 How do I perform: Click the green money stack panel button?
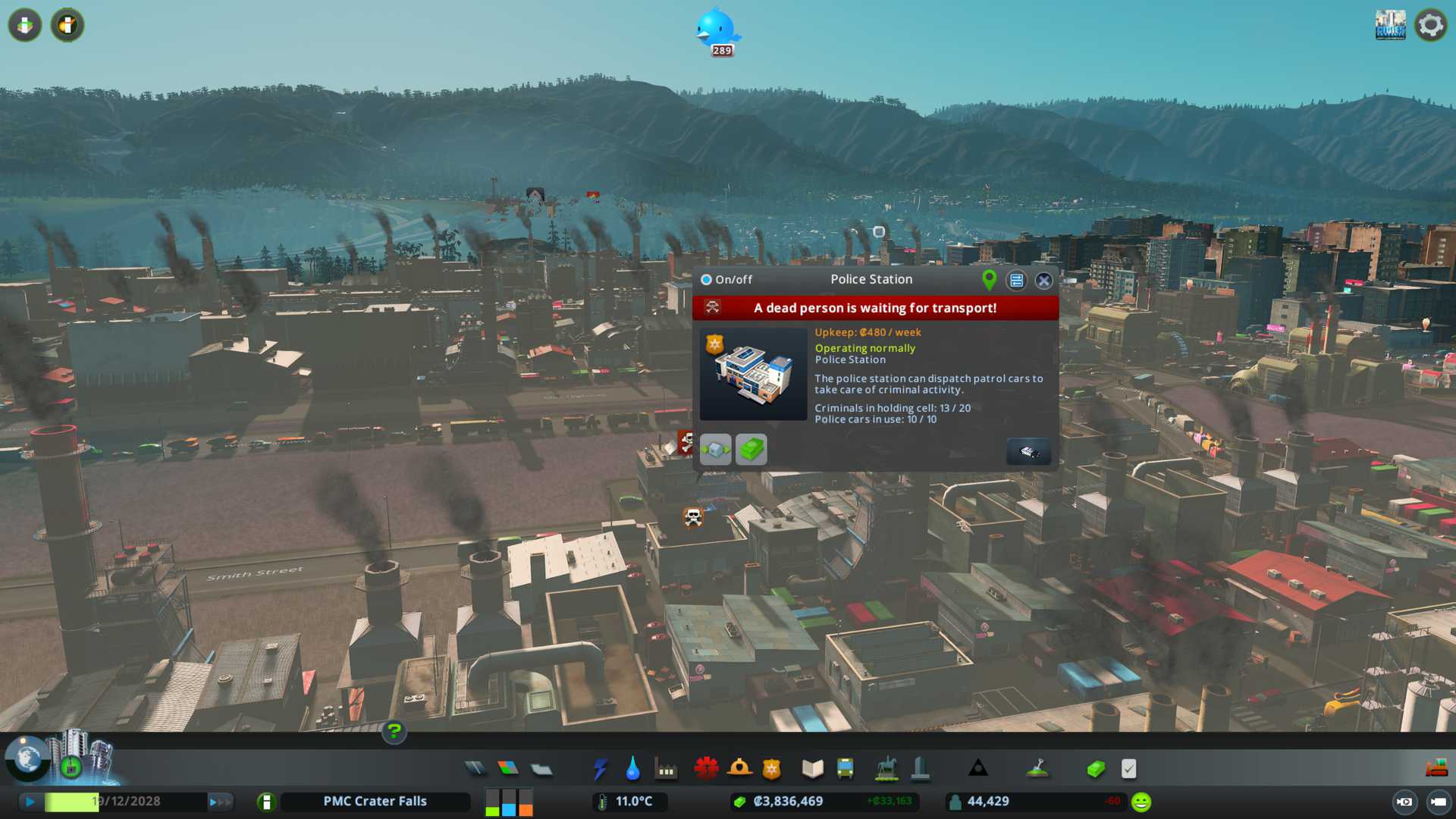(751, 450)
